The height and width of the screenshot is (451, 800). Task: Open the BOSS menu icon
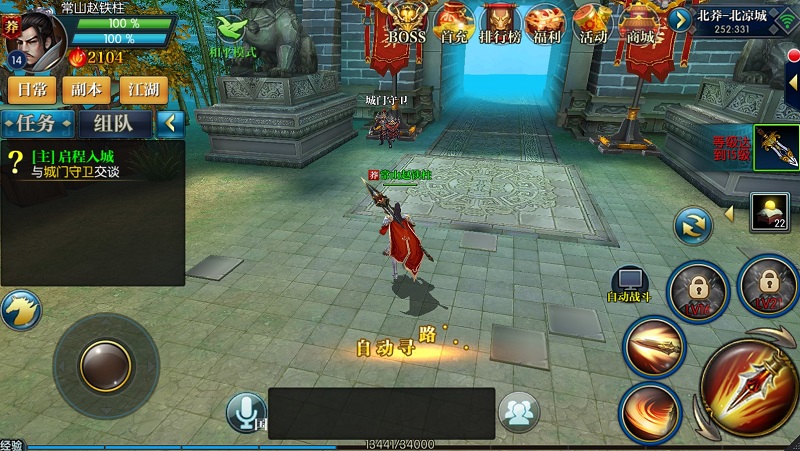407,24
